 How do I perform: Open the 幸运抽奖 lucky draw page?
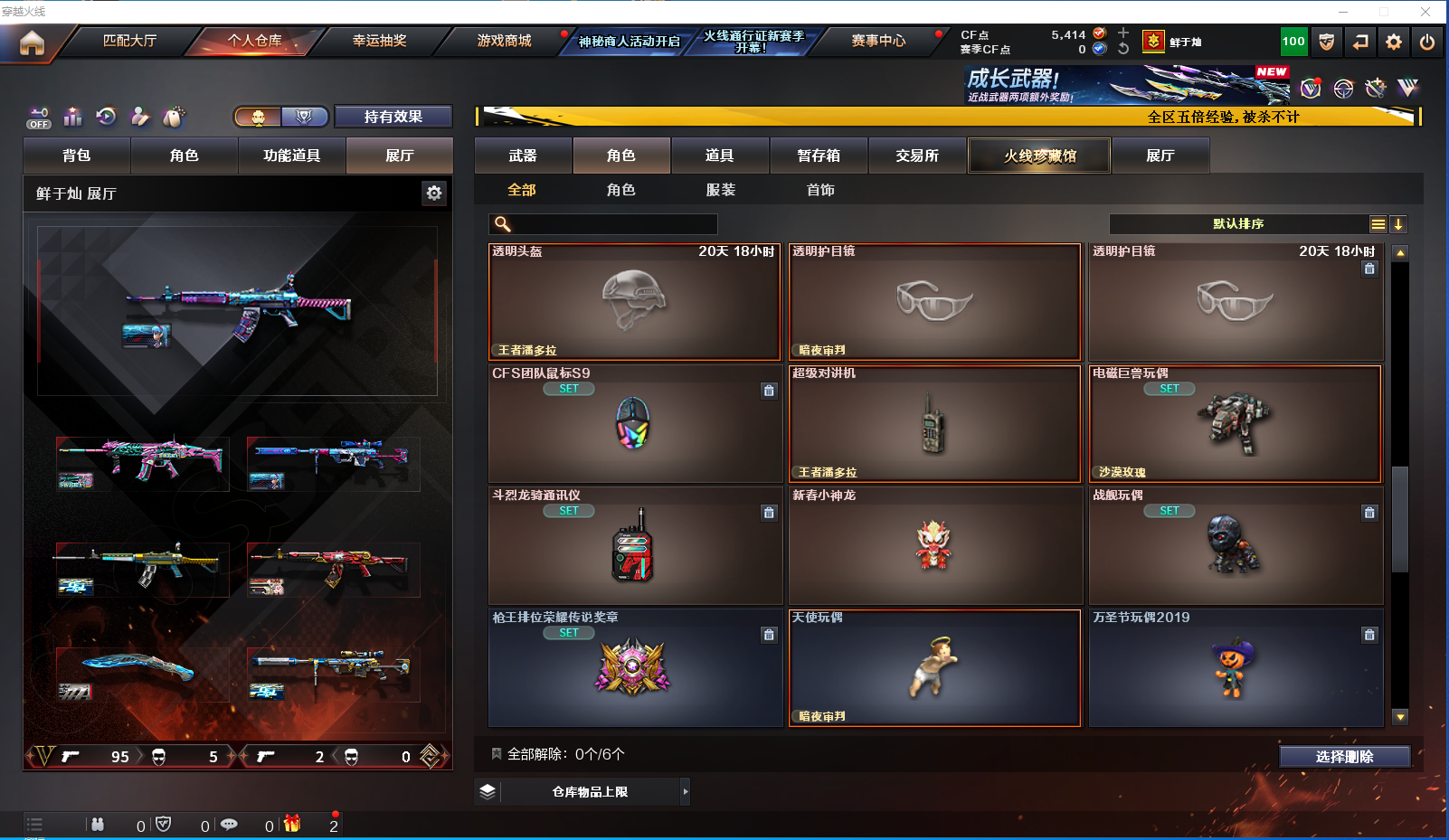pos(379,41)
